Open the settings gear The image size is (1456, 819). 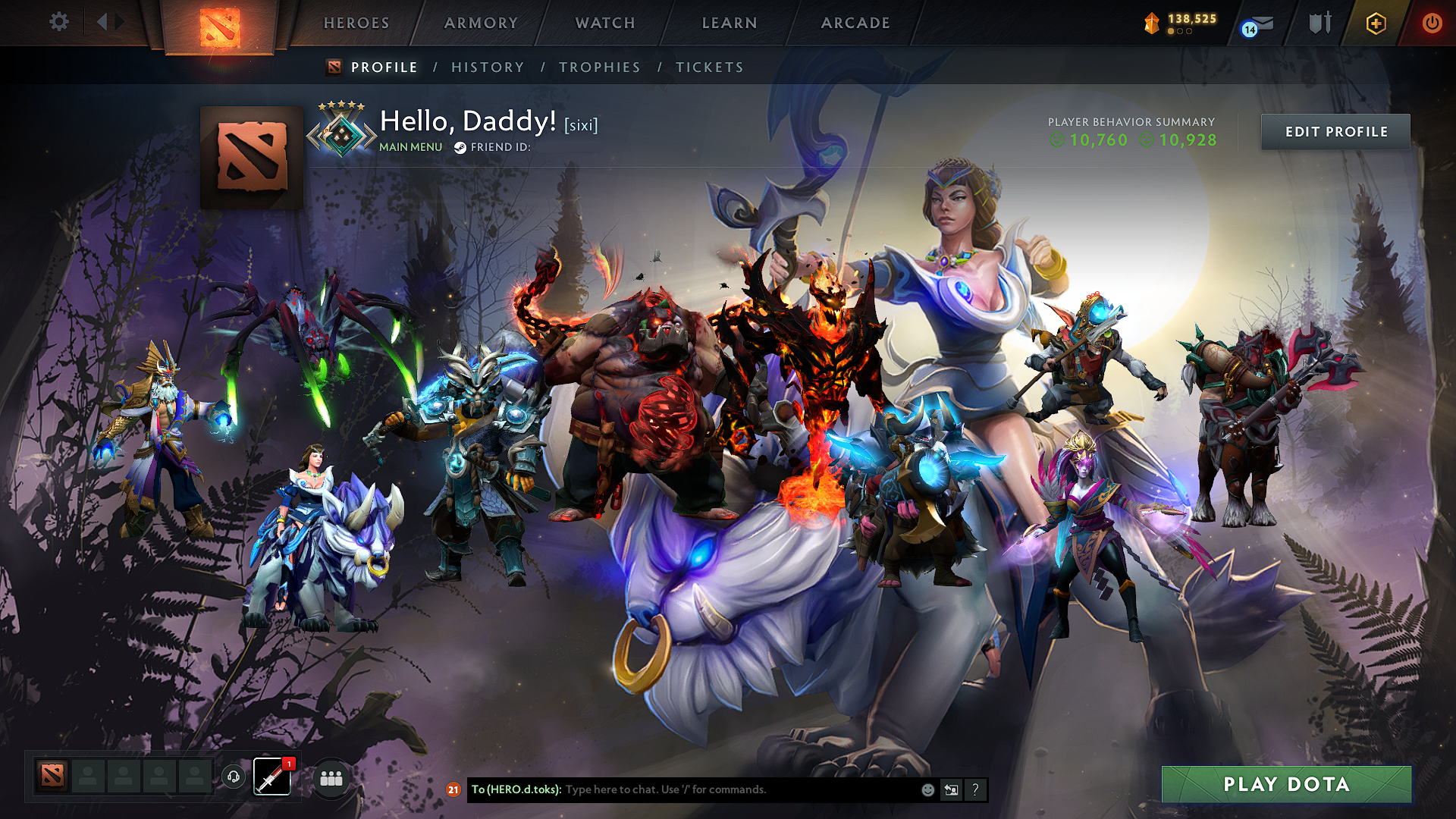58,22
